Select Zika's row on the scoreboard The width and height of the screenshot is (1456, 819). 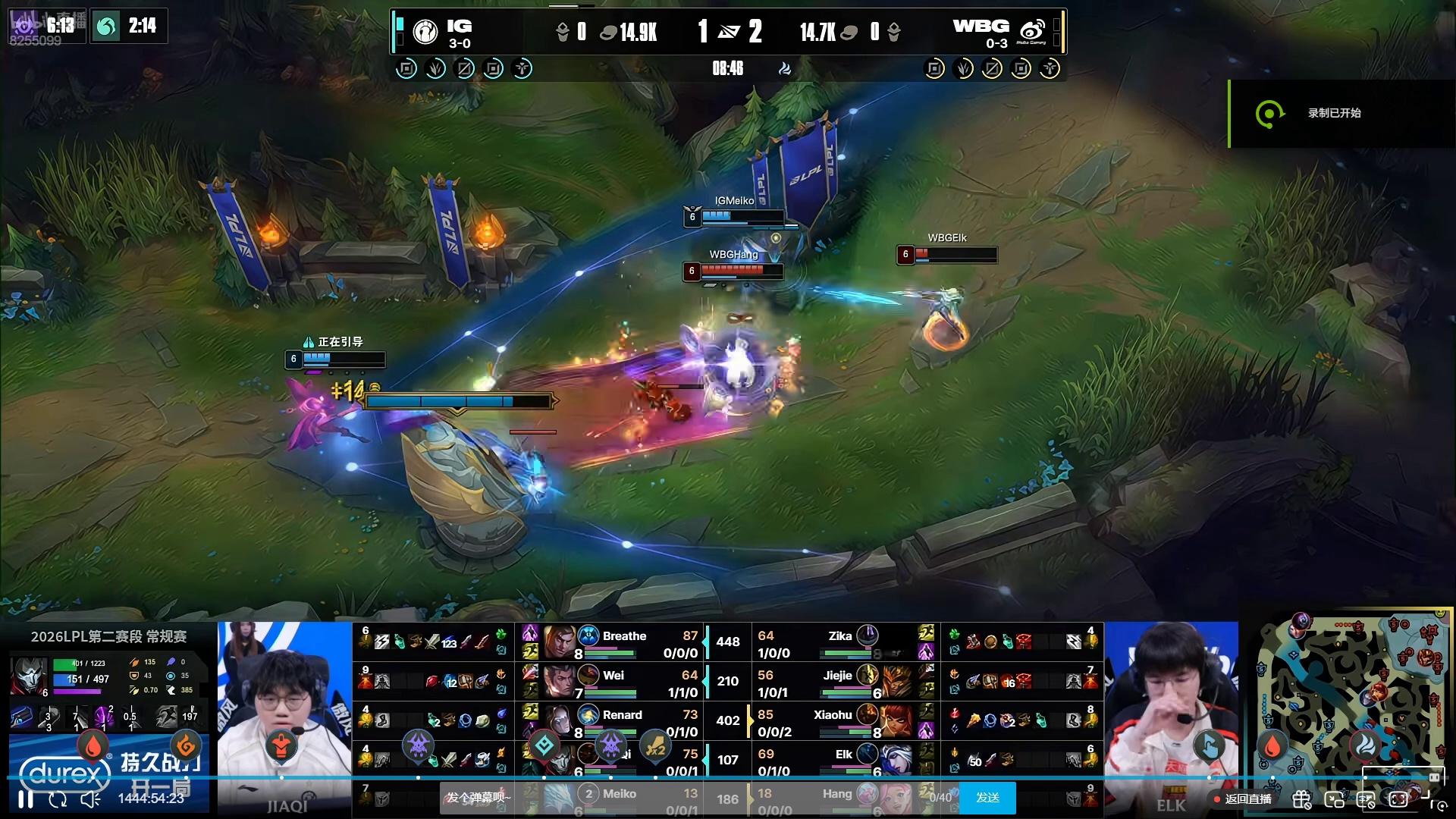834,643
